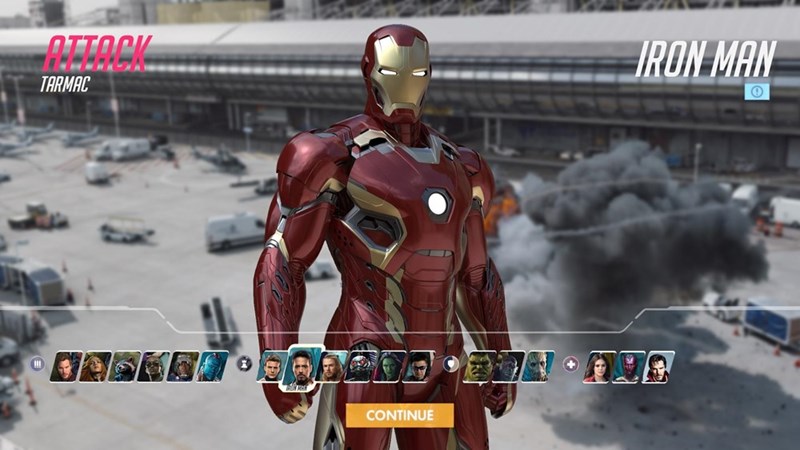The image size is (800, 450).
Task: Select the Captain America portrait
Action: point(271,366)
